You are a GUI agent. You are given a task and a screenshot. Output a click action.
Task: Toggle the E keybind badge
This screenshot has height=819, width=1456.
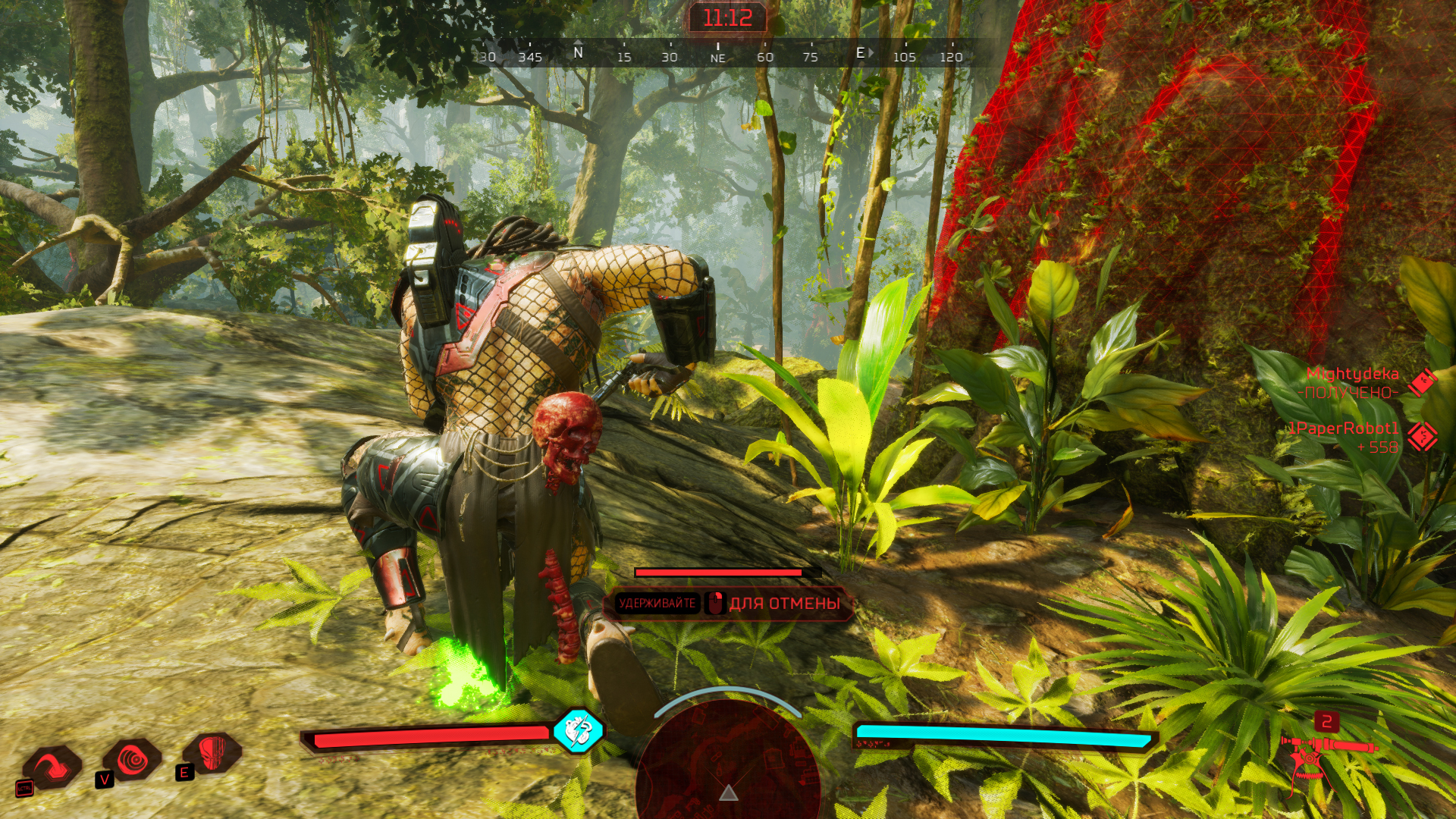(184, 773)
